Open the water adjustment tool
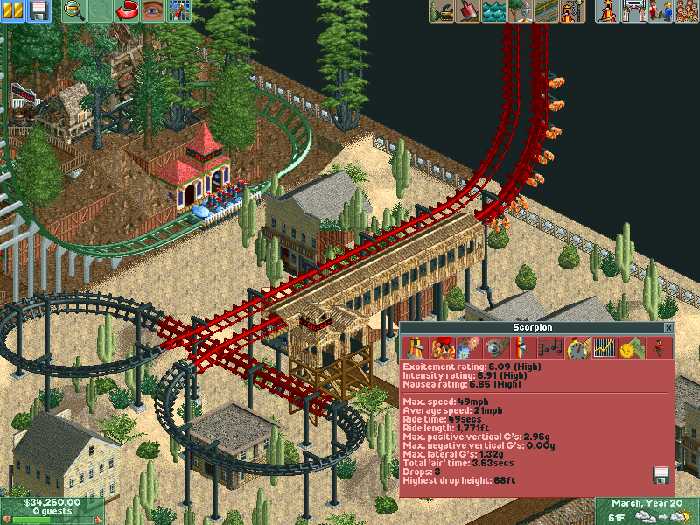 pos(494,11)
